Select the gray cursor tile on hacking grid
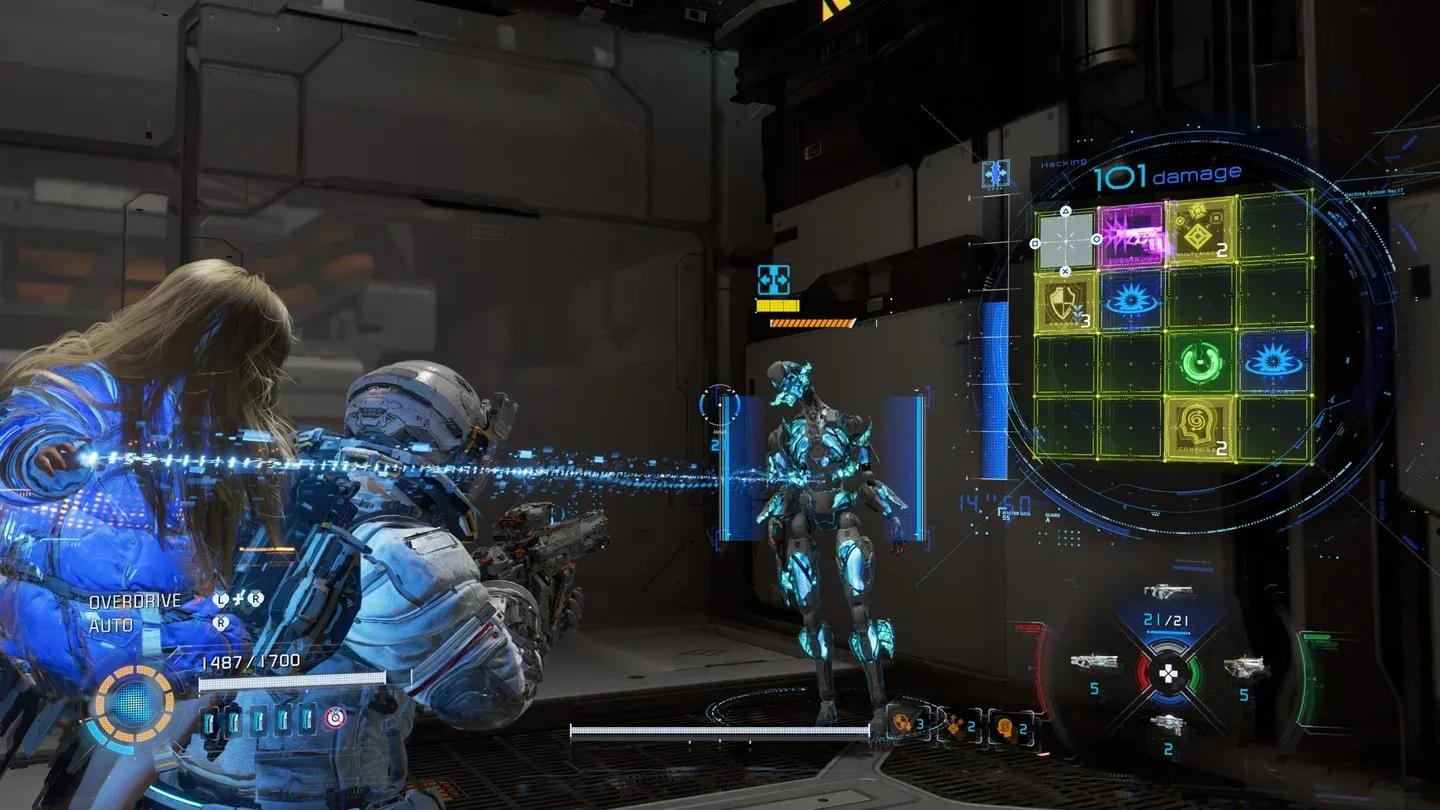Screen dimensions: 1440x810 tap(1065, 241)
